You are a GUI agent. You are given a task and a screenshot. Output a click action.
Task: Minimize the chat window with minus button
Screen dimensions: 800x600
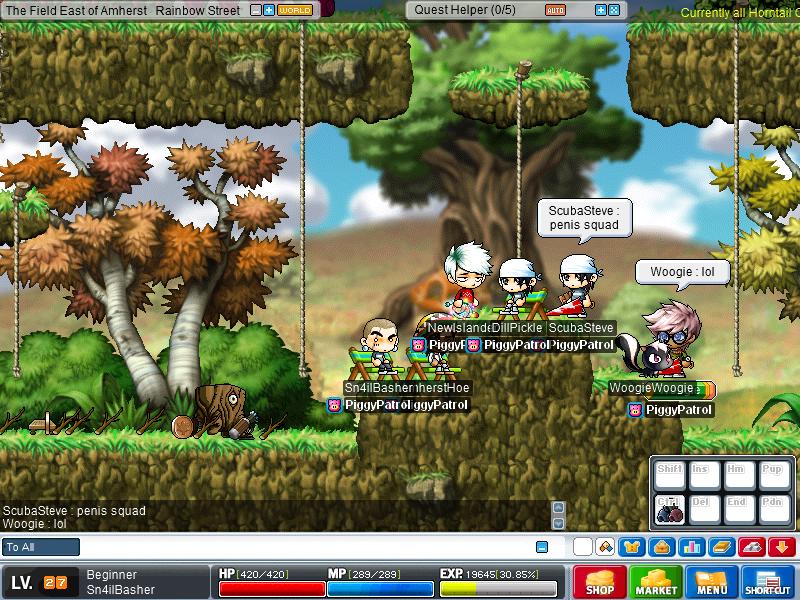(542, 547)
